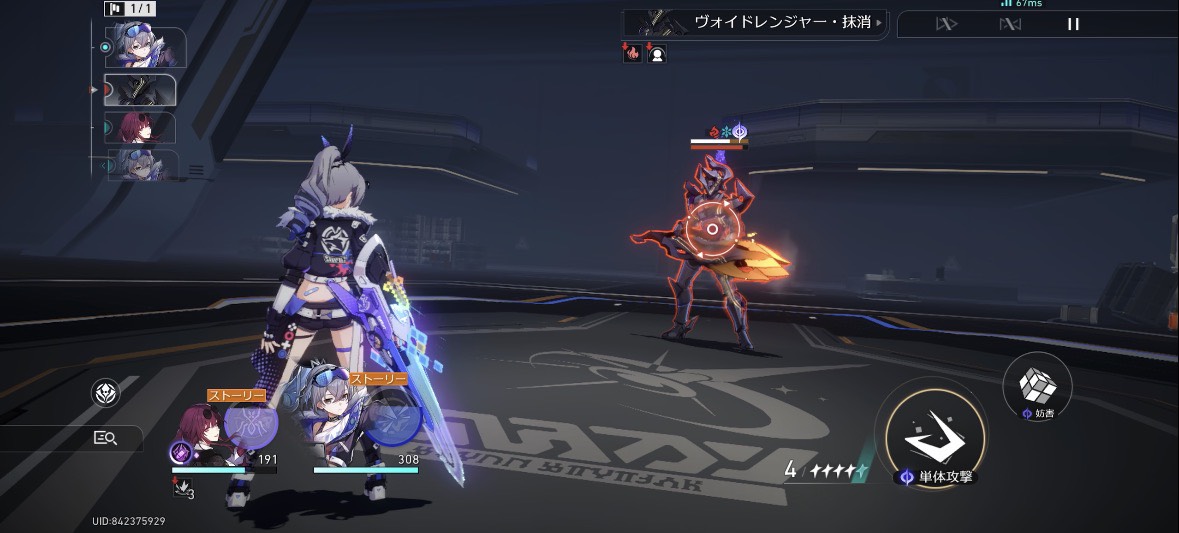
Task: Pause the battle
Action: 1073,24
